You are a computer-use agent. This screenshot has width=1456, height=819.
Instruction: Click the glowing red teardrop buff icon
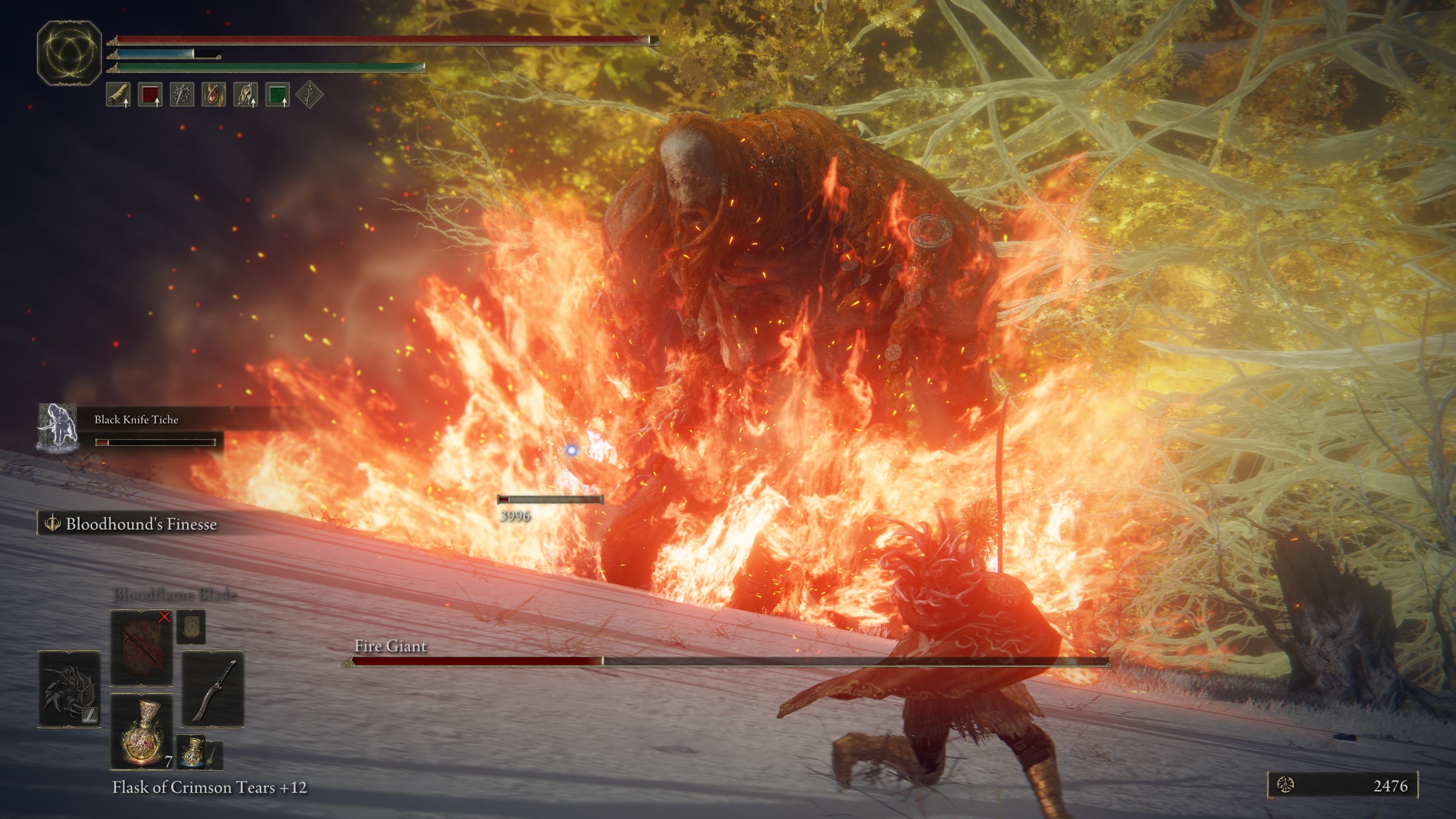(x=214, y=94)
